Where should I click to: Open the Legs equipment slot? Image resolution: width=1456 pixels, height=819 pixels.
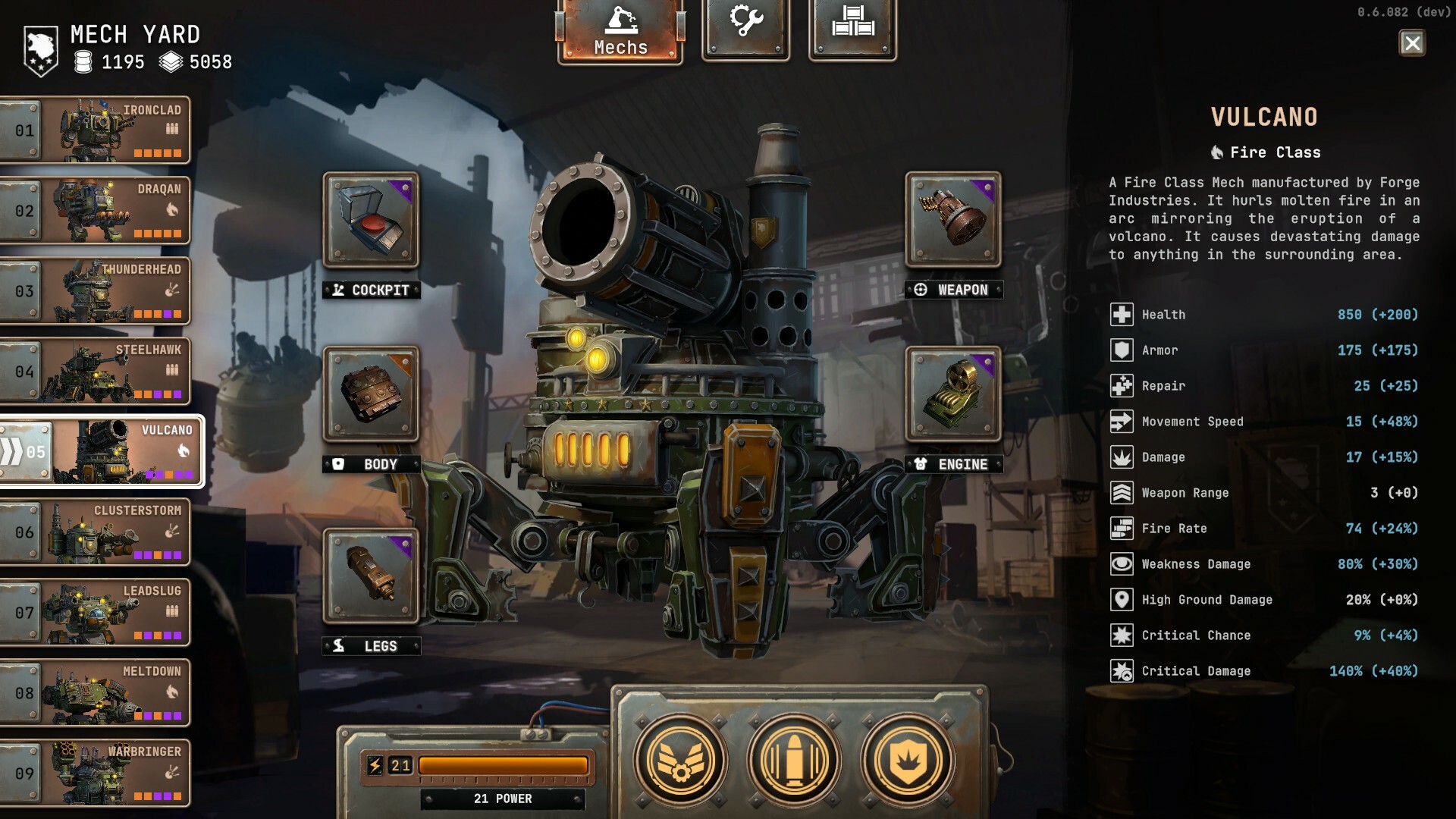[371, 576]
